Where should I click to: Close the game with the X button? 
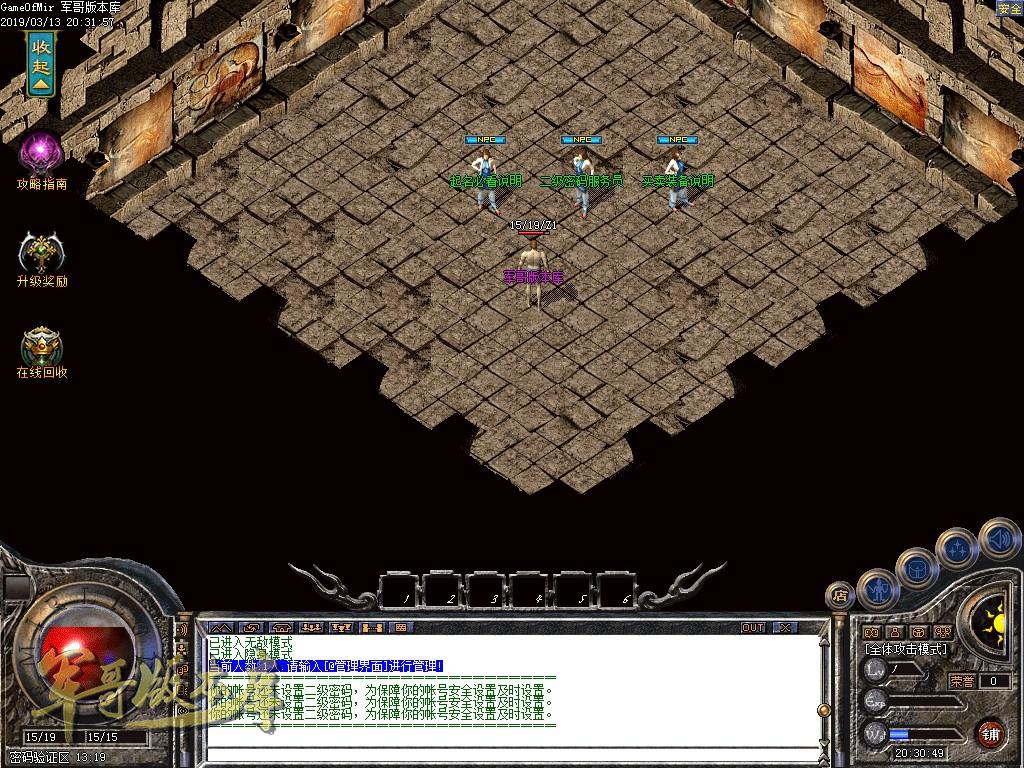pos(785,628)
